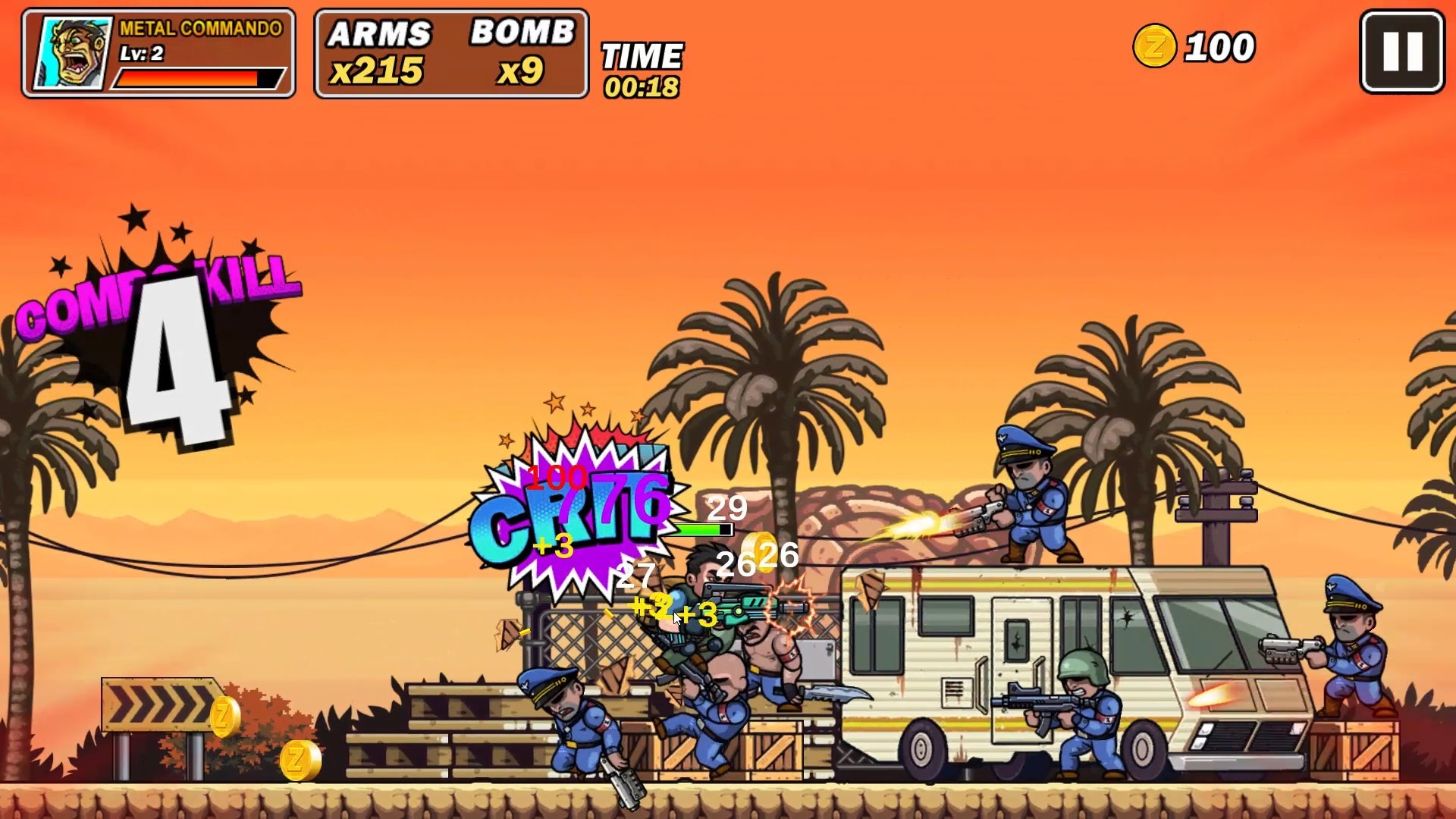This screenshot has height=819, width=1456.
Task: Click the ARMS ammo counter icon
Action: click(x=379, y=53)
